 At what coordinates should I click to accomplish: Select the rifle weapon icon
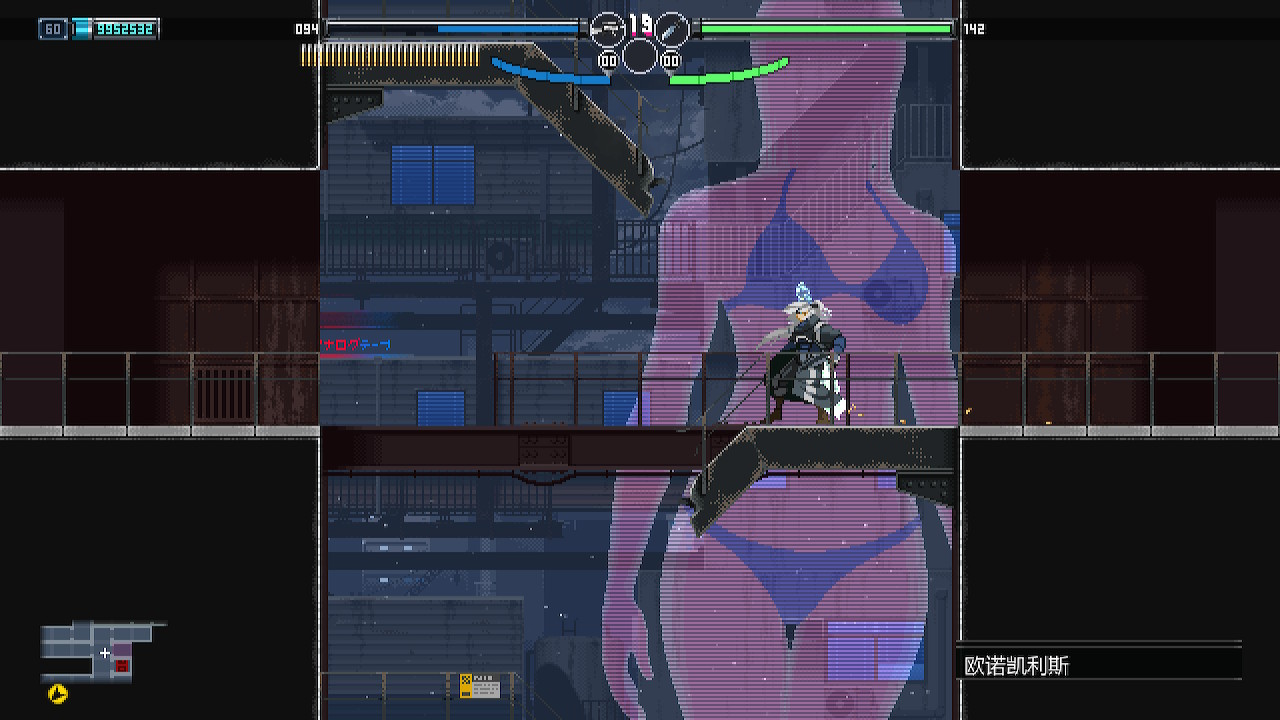coord(606,29)
